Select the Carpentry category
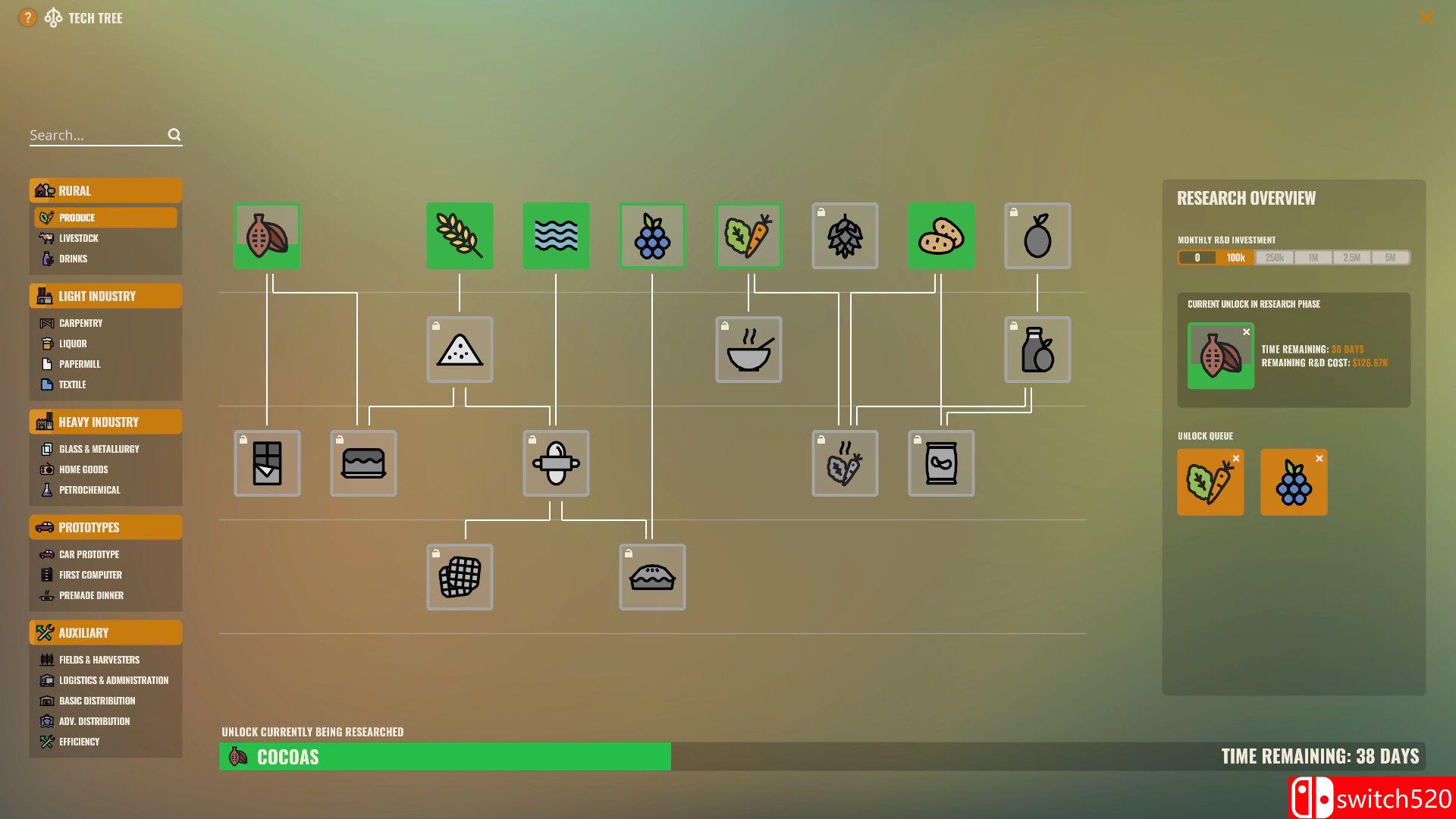 [80, 323]
